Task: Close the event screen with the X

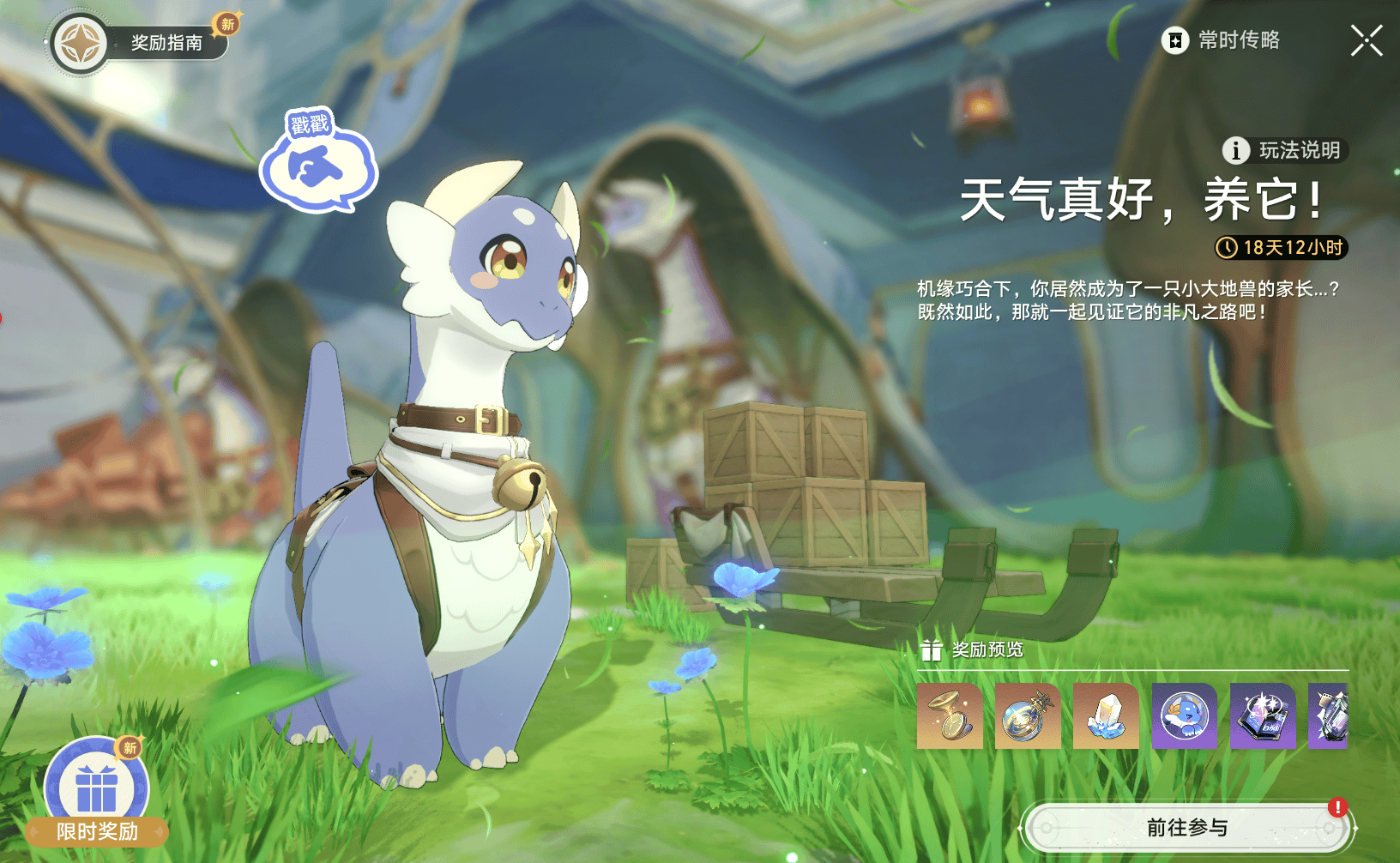Action: coord(1366,40)
